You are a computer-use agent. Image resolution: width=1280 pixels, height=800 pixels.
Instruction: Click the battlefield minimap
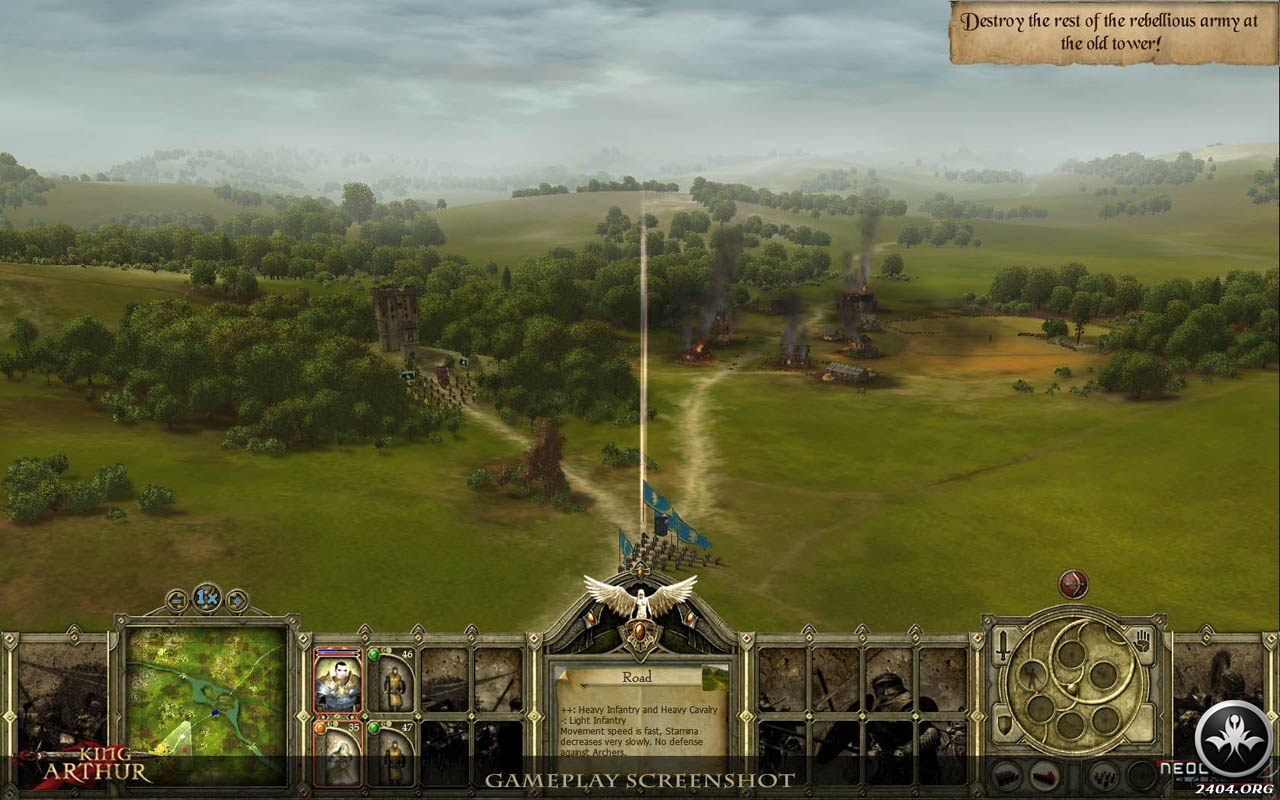[x=206, y=703]
